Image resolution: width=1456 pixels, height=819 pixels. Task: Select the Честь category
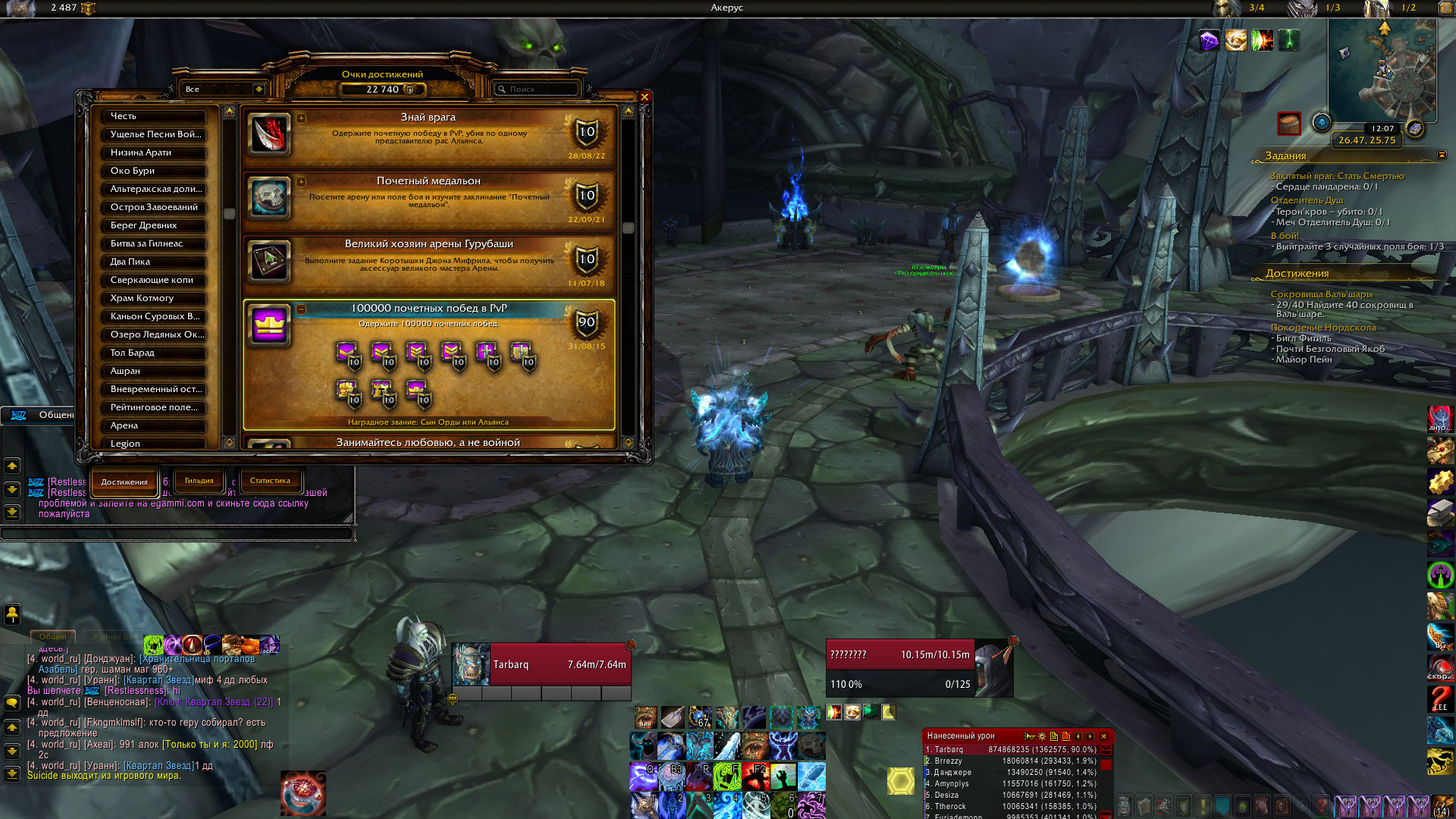point(154,116)
